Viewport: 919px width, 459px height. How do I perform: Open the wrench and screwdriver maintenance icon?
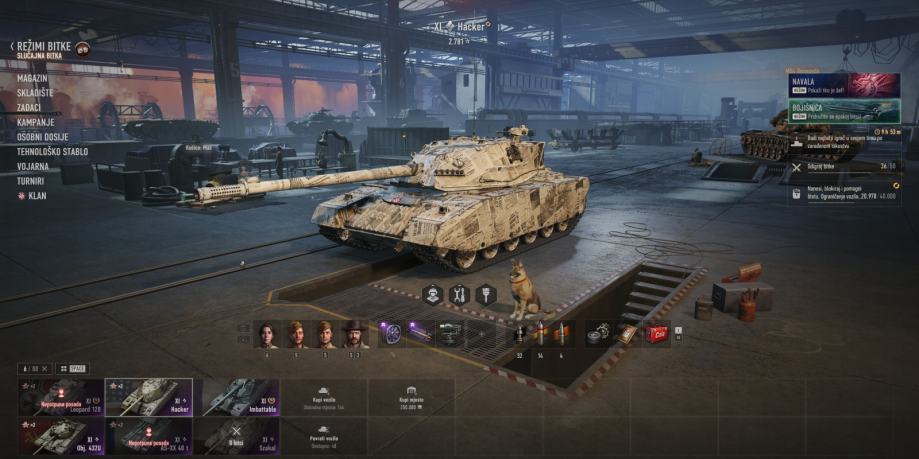pyautogui.click(x=459, y=294)
